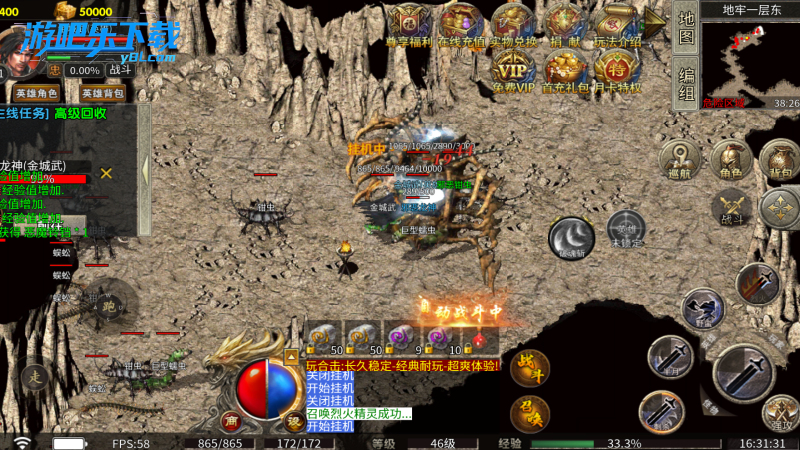
Task: Open the 编组 team grouping button
Action: click(686, 84)
